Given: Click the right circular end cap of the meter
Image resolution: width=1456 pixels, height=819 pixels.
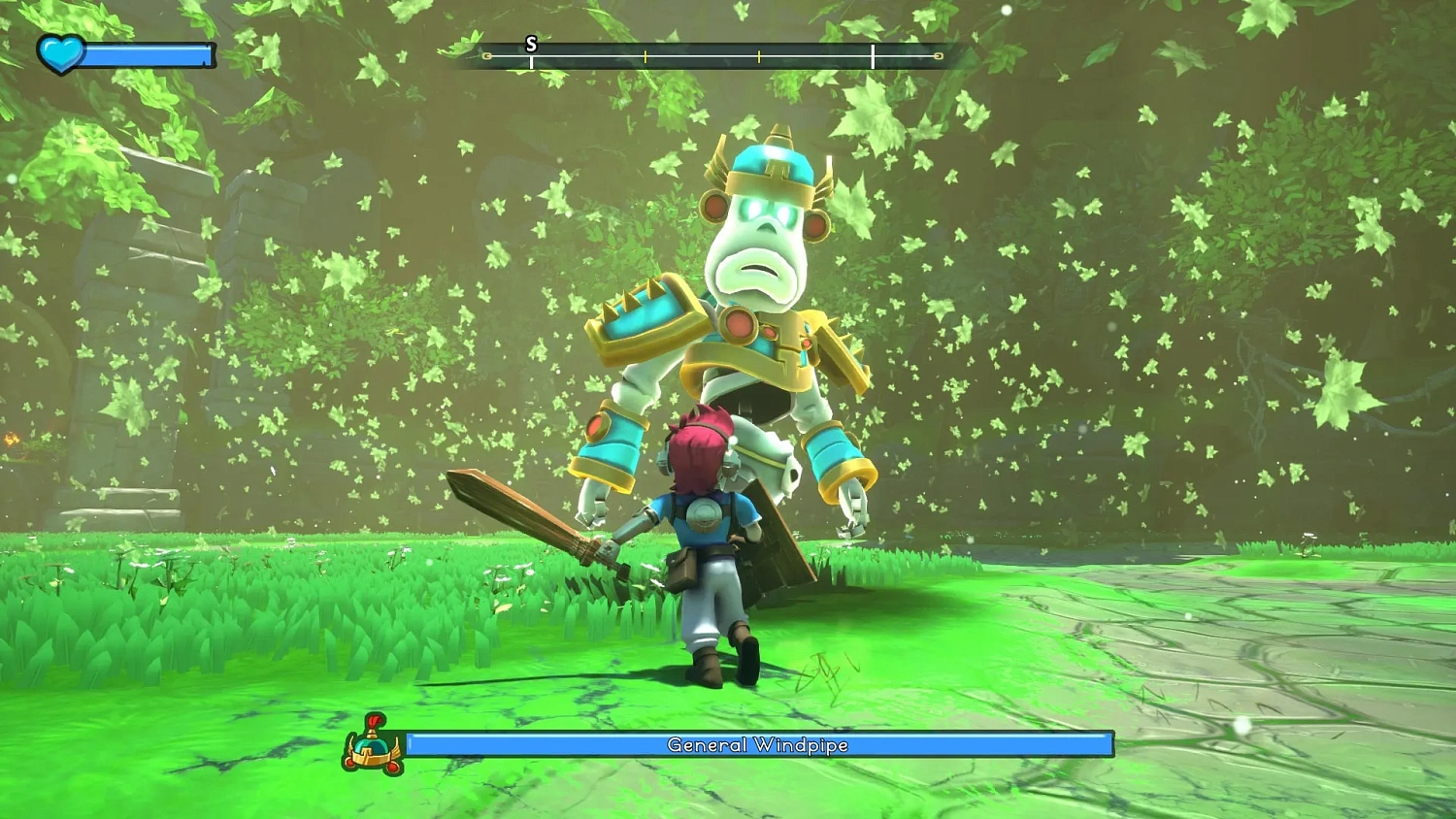Looking at the screenshot, I should pos(938,55).
